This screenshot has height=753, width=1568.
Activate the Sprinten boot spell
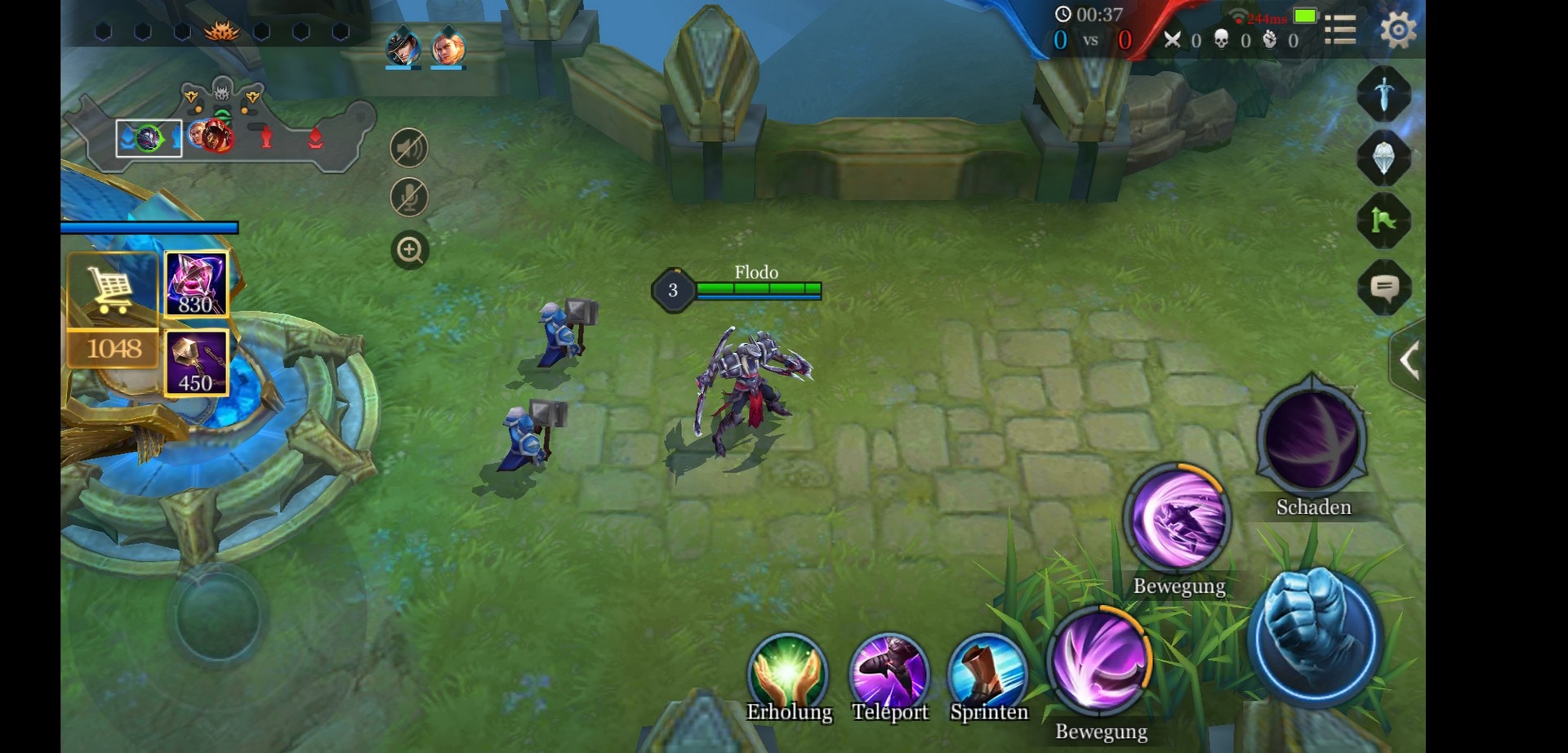pyautogui.click(x=988, y=673)
